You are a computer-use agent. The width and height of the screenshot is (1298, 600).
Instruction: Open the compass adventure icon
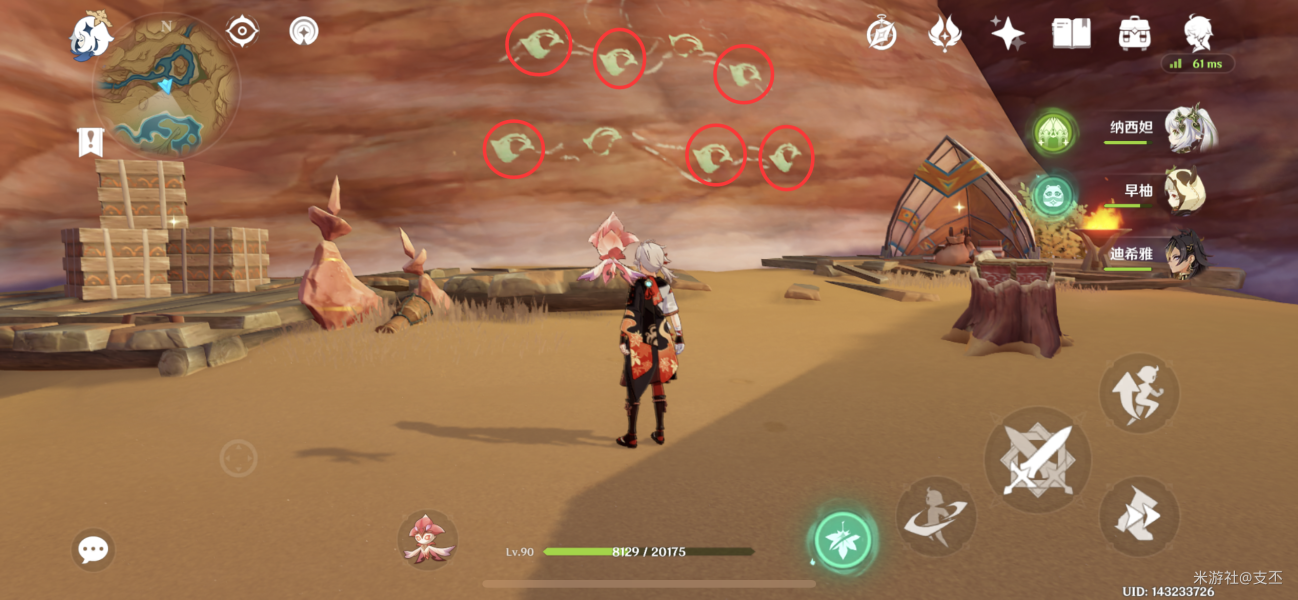coord(881,34)
